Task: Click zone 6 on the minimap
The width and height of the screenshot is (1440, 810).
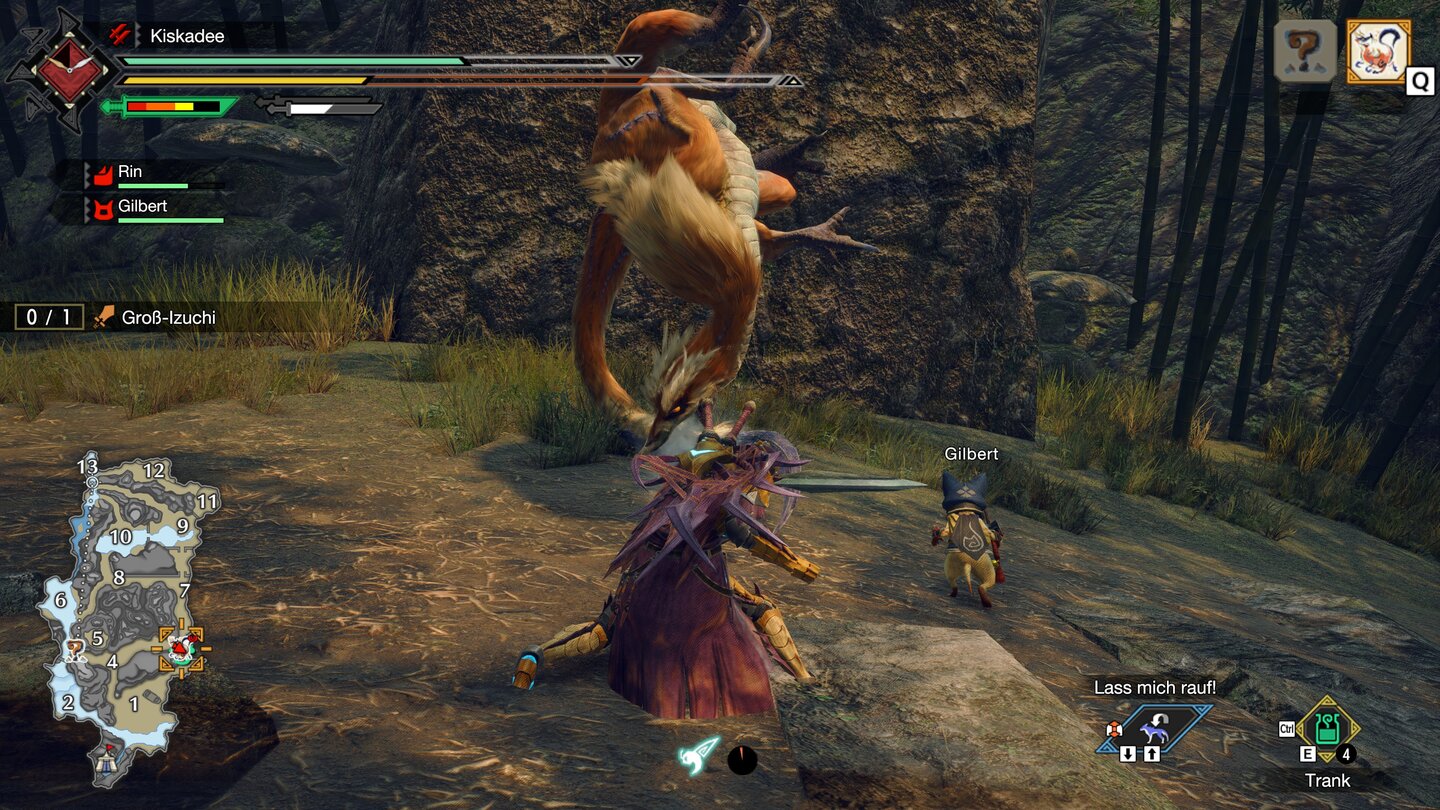Action: tap(61, 601)
